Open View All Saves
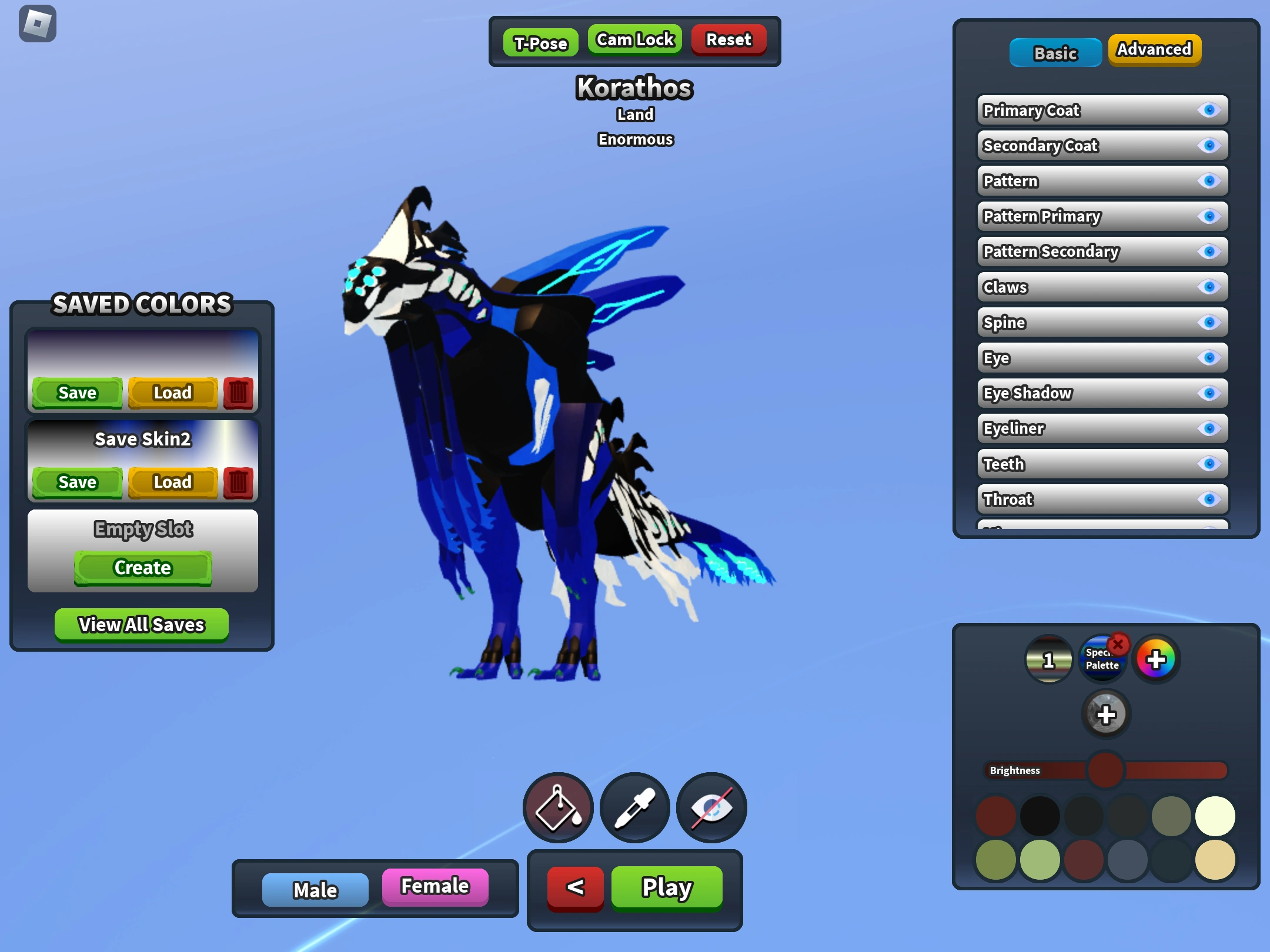The image size is (1270, 952). click(x=142, y=624)
